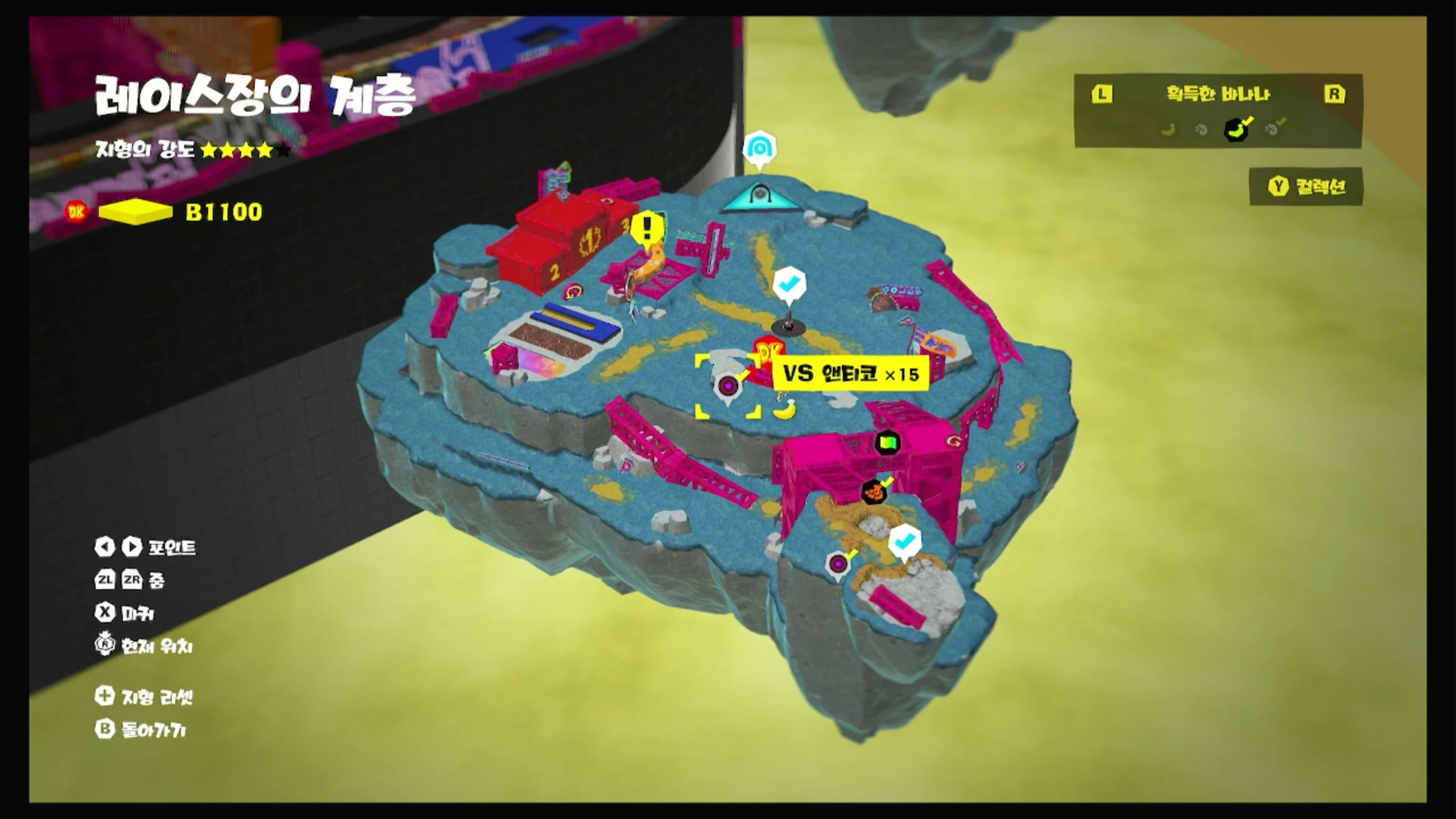Select the cyan arch gate map marker
1456x819 pixels.
[759, 149]
